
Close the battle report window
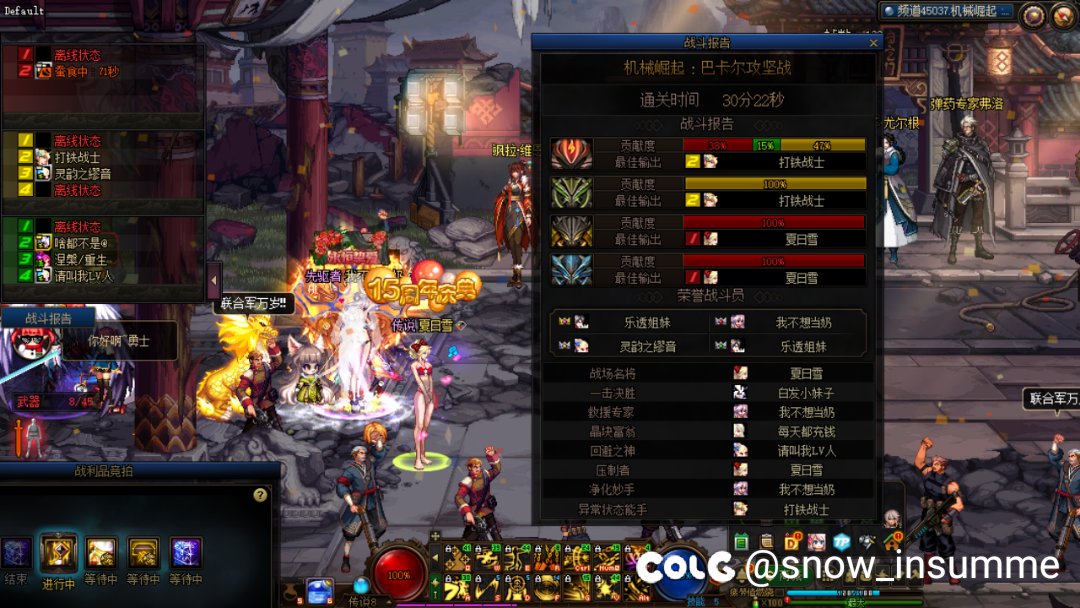click(x=873, y=43)
